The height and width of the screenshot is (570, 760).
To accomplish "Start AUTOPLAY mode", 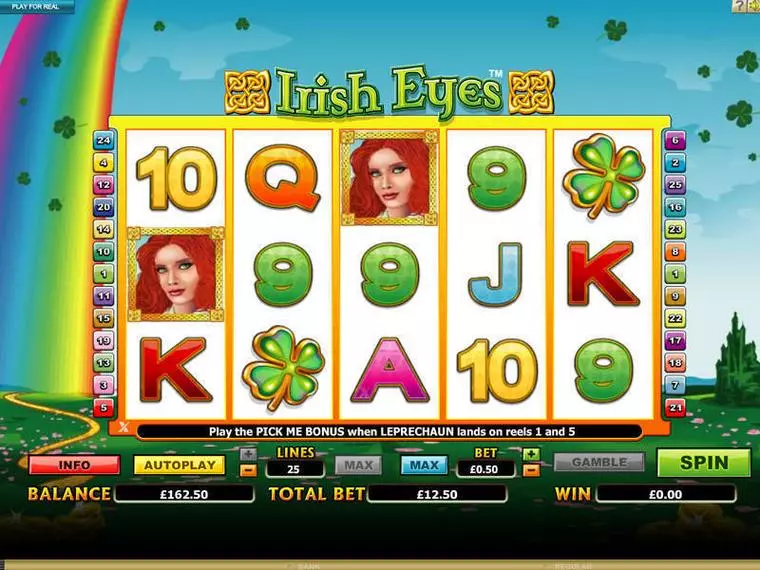I will pyautogui.click(x=178, y=465).
